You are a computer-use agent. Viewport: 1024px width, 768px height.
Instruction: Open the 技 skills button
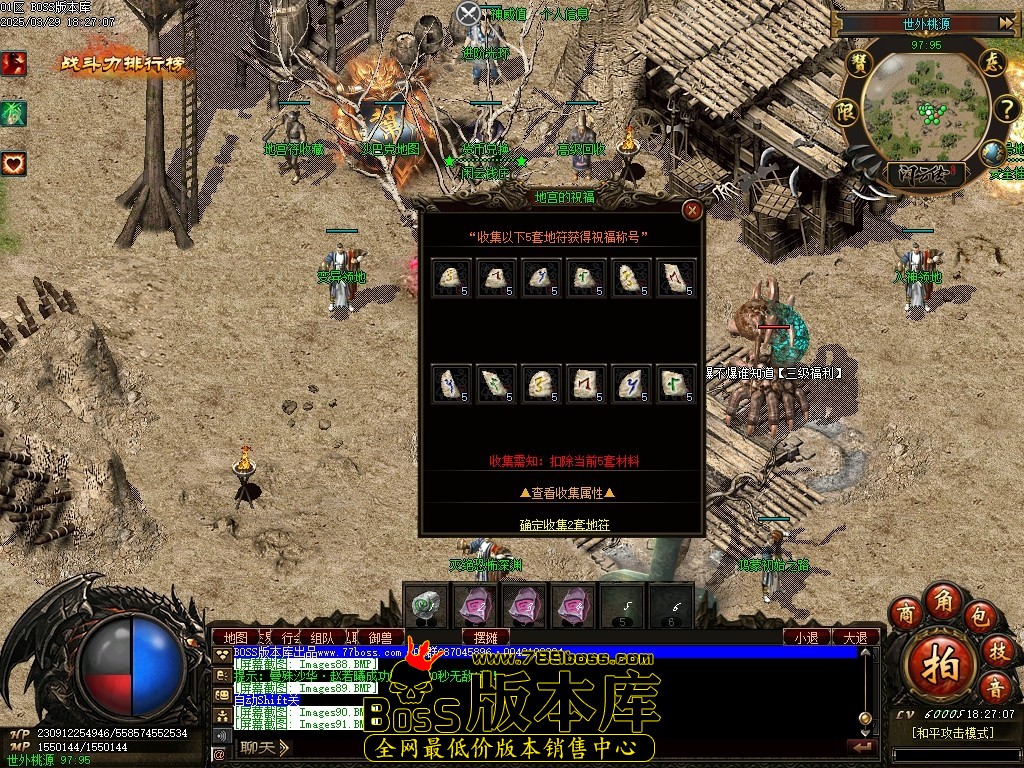coord(997,649)
